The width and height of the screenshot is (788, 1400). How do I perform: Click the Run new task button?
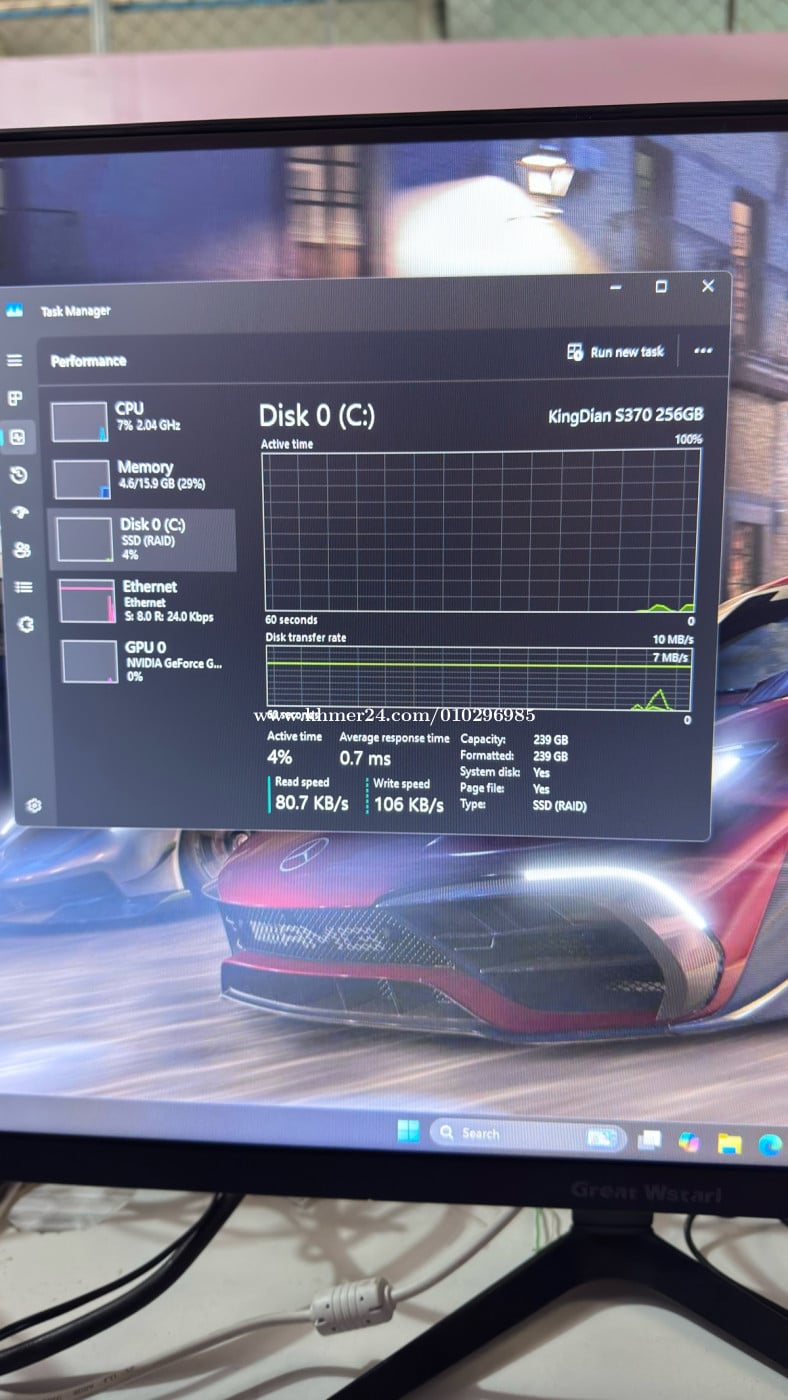615,352
